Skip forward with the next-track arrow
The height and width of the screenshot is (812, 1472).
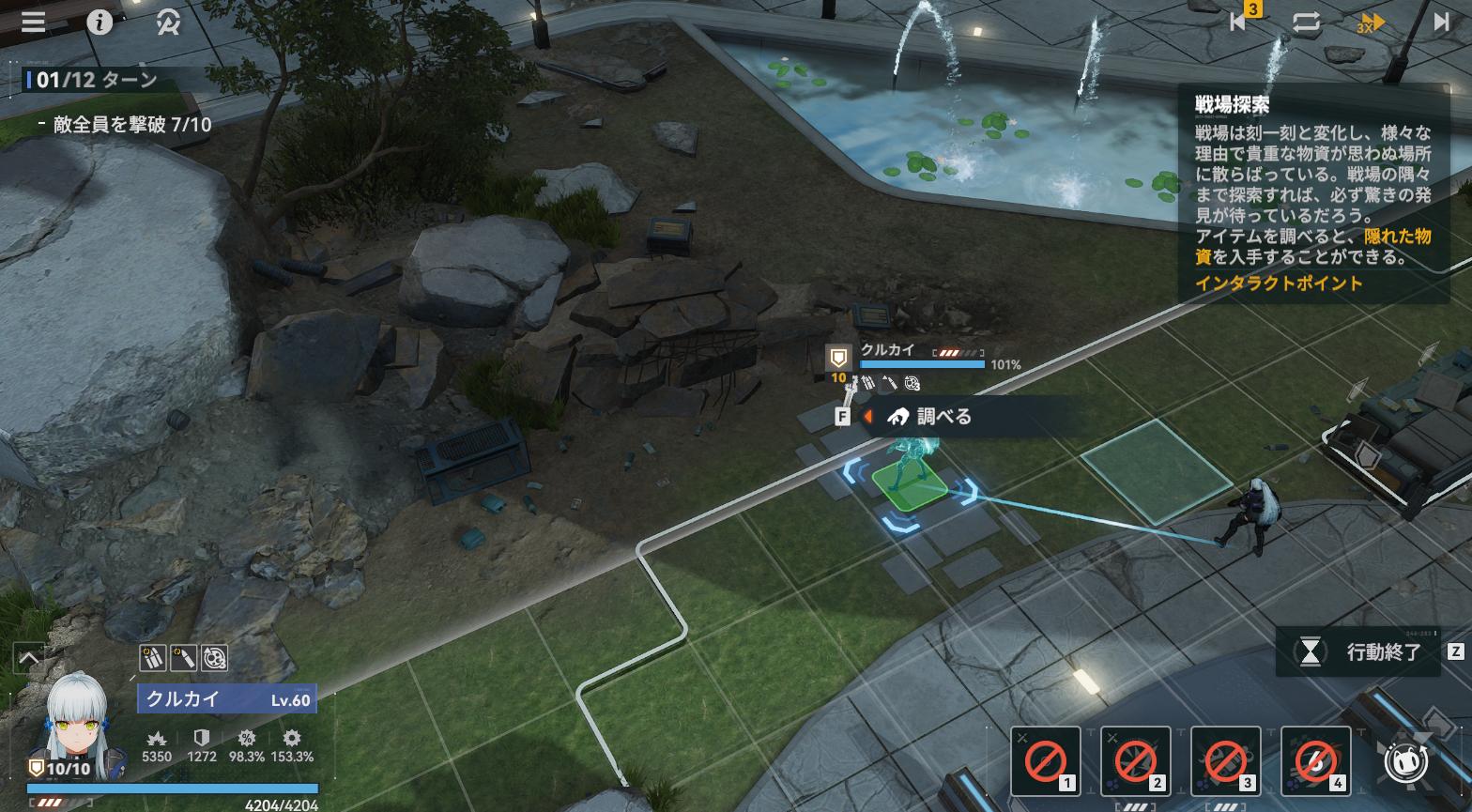[x=1441, y=23]
